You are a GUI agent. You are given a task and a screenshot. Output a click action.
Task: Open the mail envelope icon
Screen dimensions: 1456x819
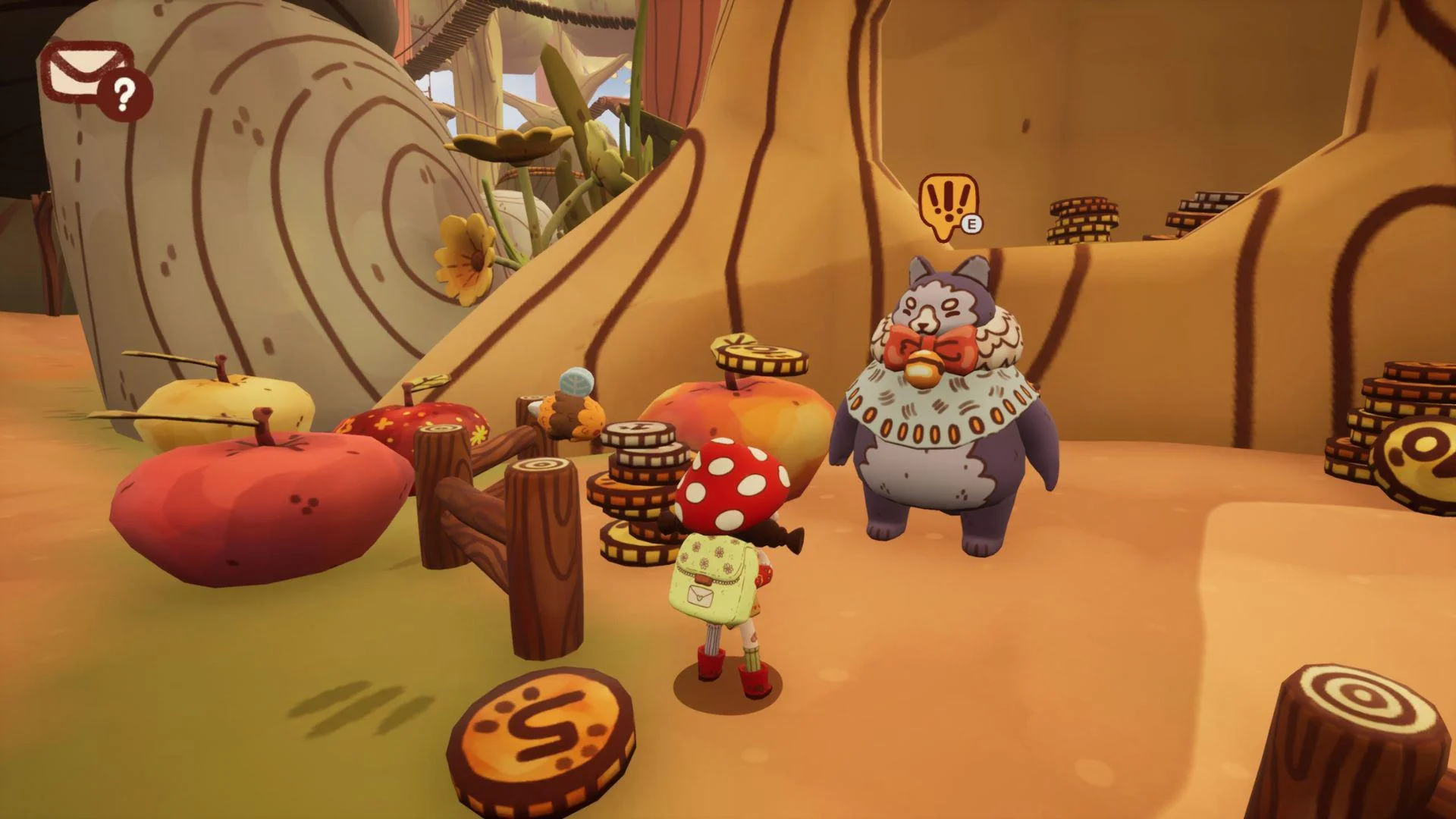[85, 74]
